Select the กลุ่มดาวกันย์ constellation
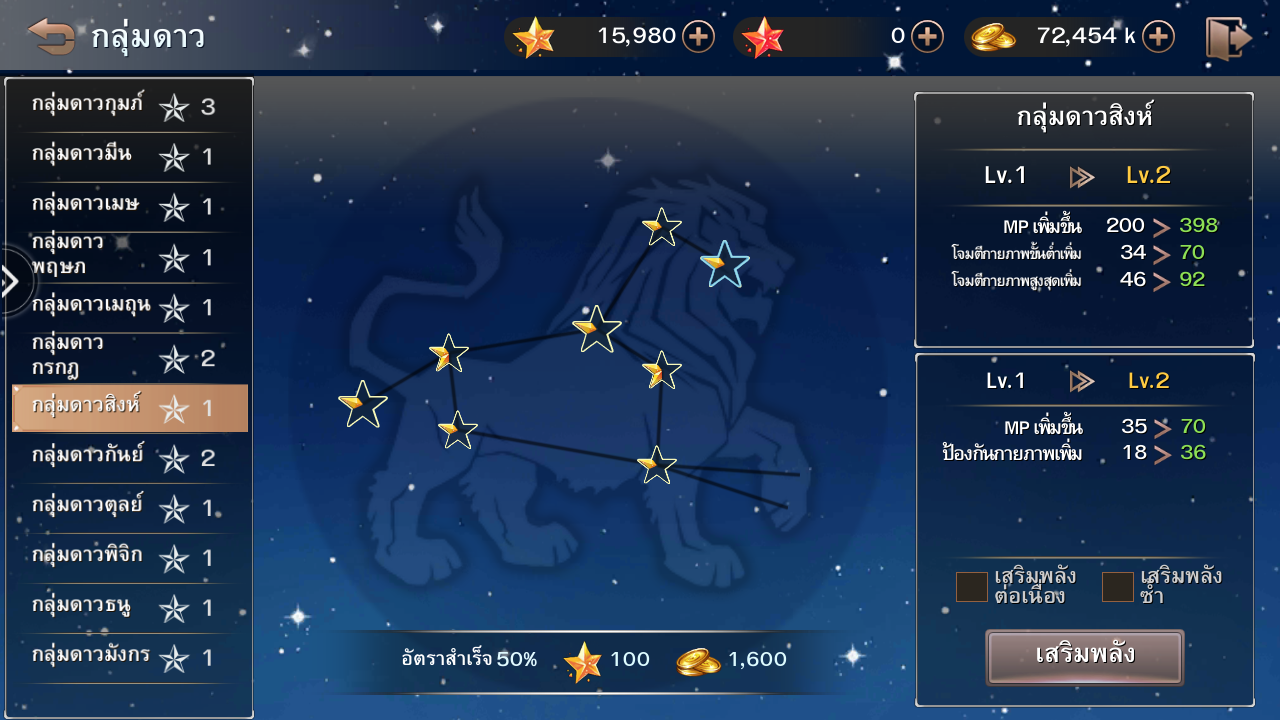This screenshot has height=720, width=1280. coord(129,458)
